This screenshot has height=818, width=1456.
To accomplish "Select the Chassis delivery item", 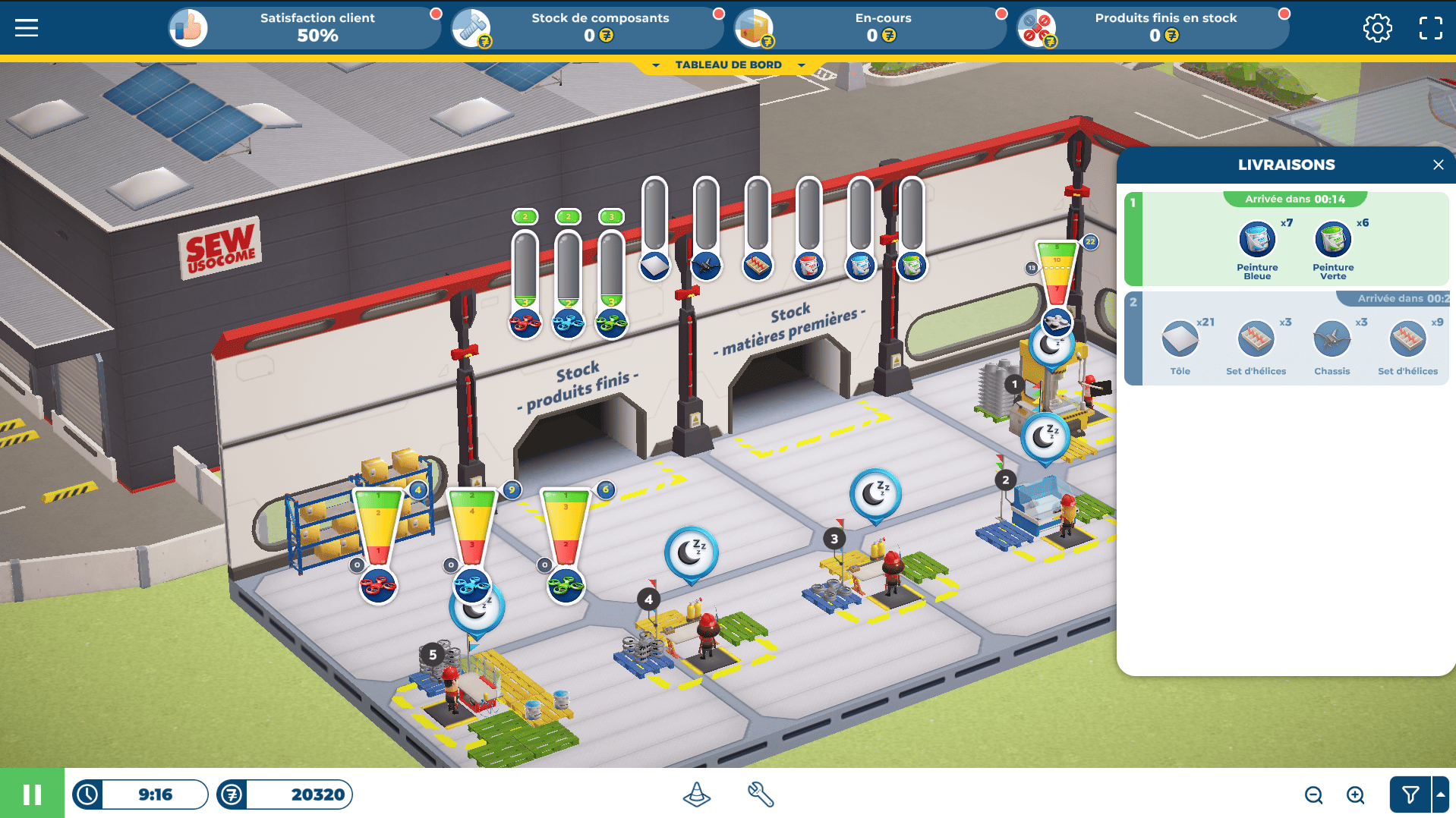I will [x=1332, y=340].
